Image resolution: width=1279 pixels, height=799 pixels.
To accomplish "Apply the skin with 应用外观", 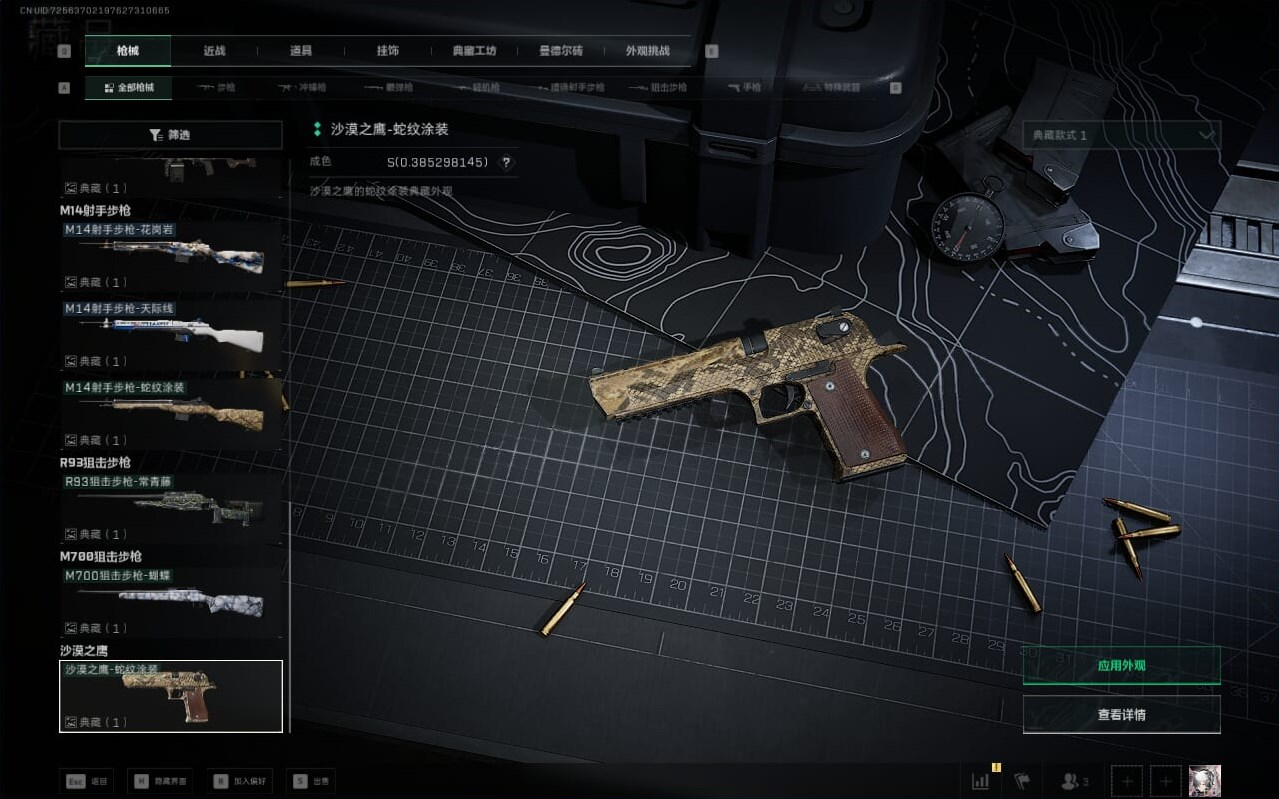I will pos(1121,665).
